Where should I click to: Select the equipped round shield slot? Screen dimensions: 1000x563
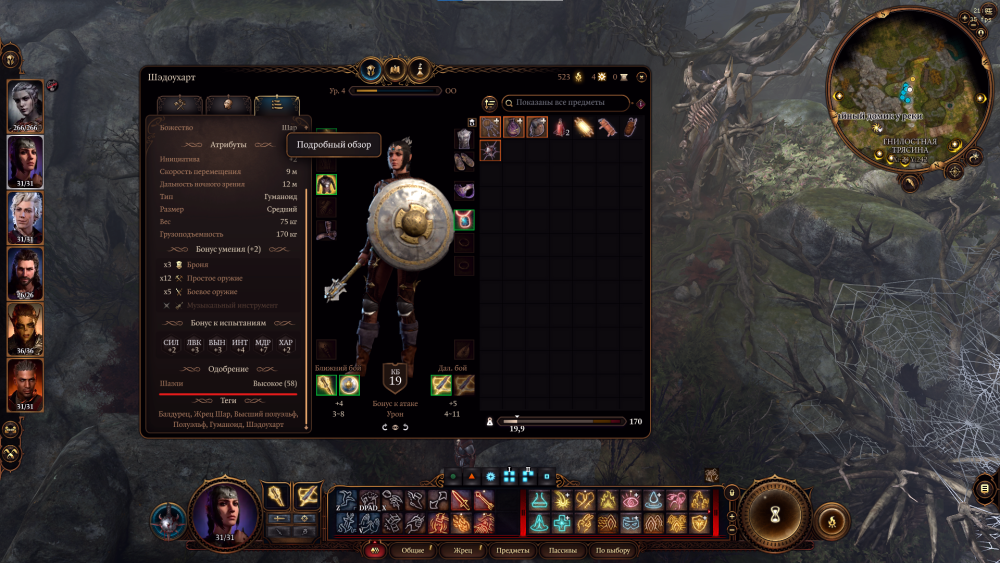point(349,385)
